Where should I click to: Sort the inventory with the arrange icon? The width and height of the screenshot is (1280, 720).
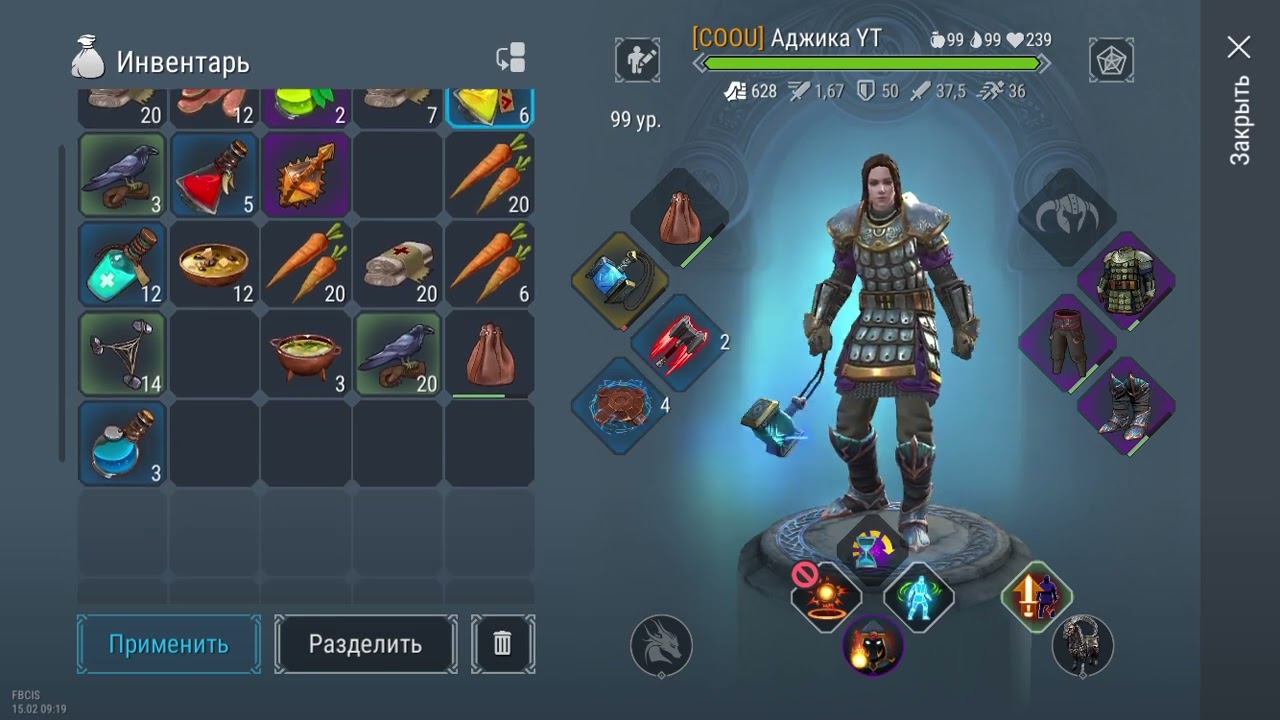coord(511,59)
